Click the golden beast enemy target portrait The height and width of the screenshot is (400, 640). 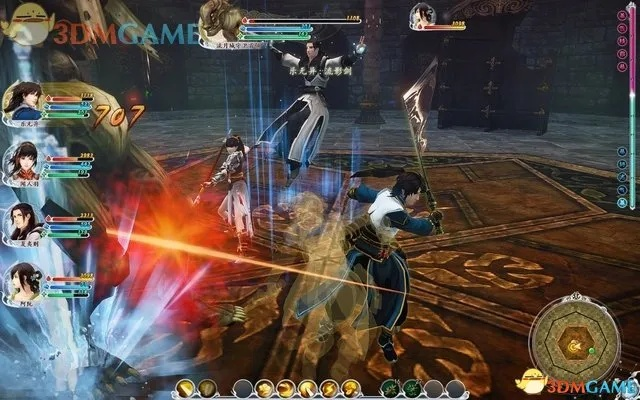click(x=220, y=18)
